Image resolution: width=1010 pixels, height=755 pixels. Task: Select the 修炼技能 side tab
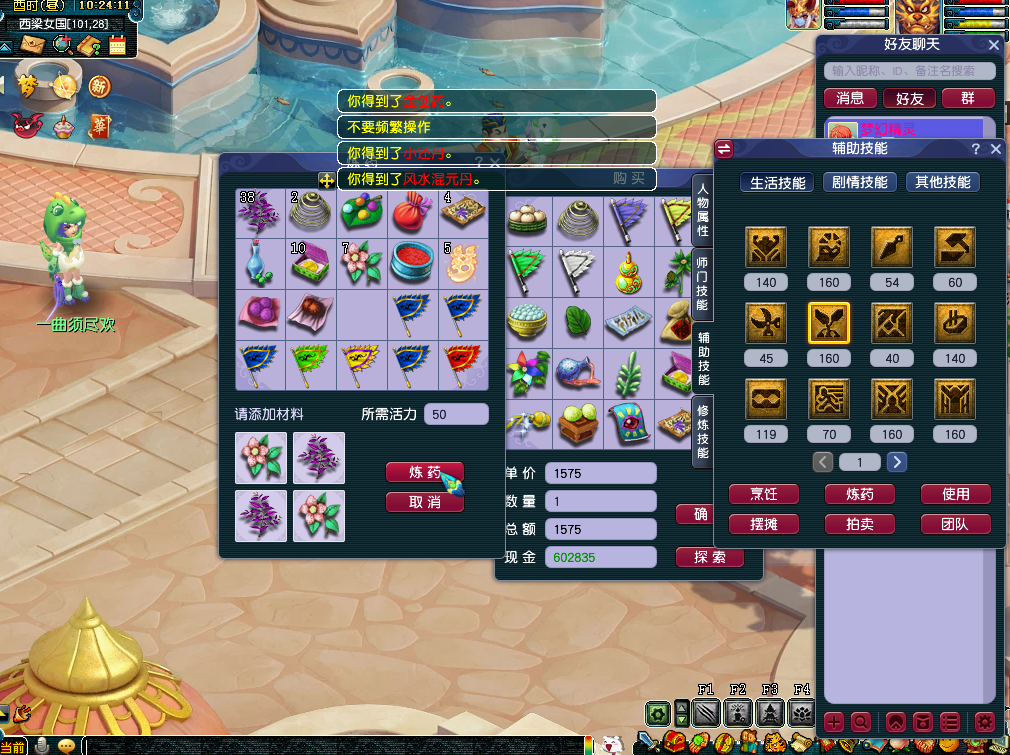pos(703,432)
